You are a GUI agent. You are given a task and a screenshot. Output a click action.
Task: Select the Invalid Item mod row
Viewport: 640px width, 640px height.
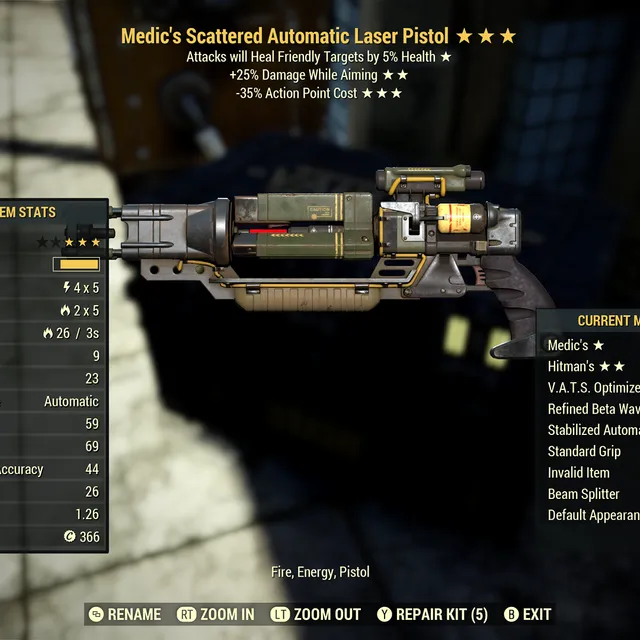pyautogui.click(x=578, y=472)
